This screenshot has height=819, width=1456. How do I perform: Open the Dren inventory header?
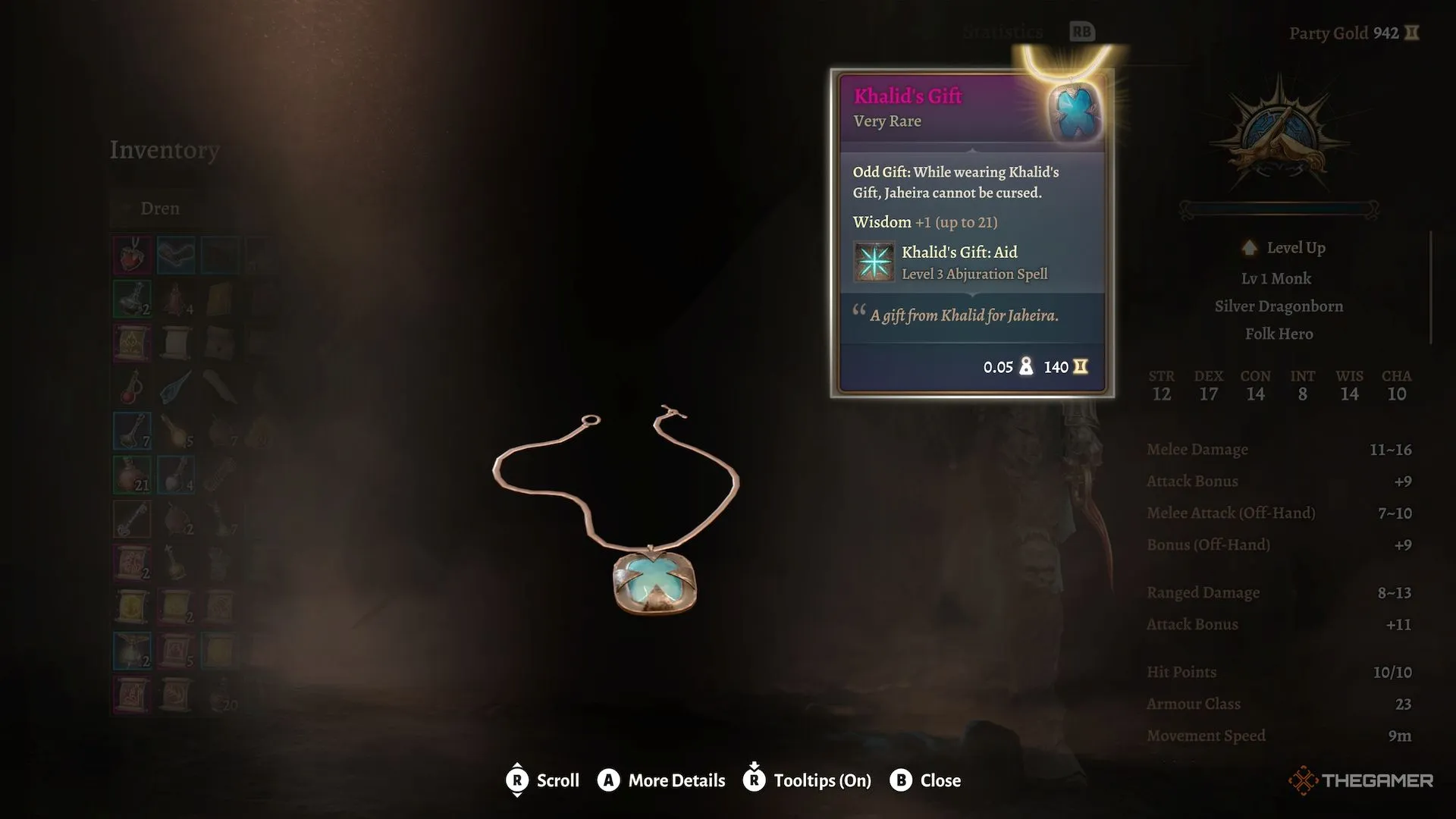coord(160,209)
